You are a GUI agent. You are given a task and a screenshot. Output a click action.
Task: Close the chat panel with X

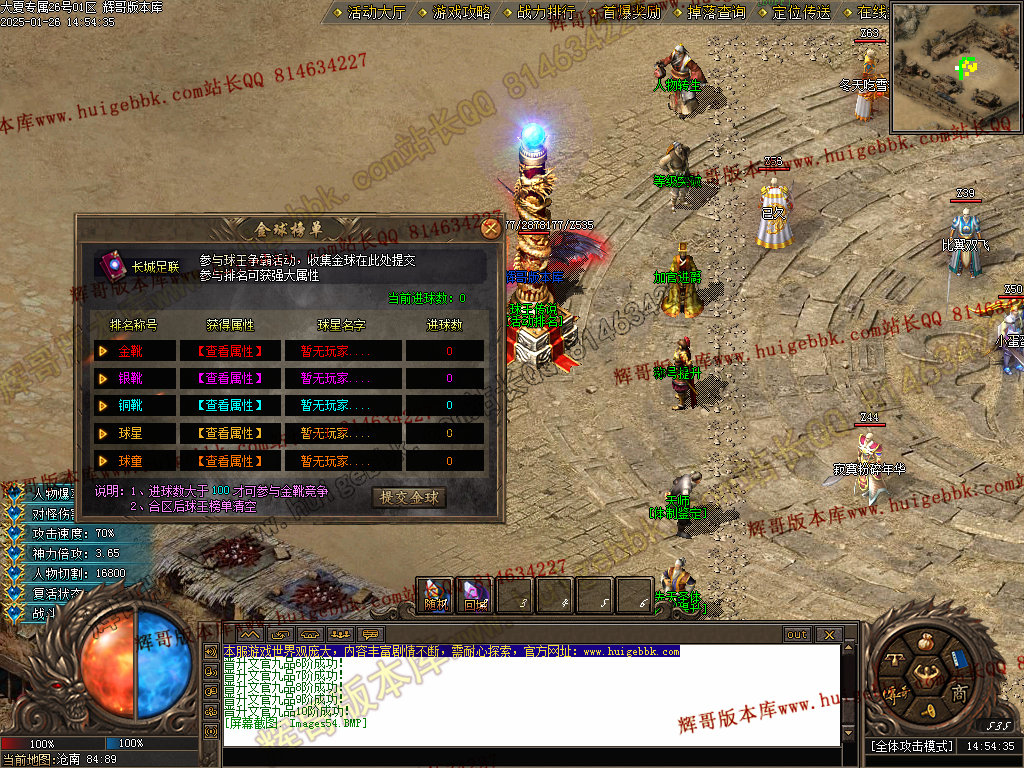click(x=828, y=635)
